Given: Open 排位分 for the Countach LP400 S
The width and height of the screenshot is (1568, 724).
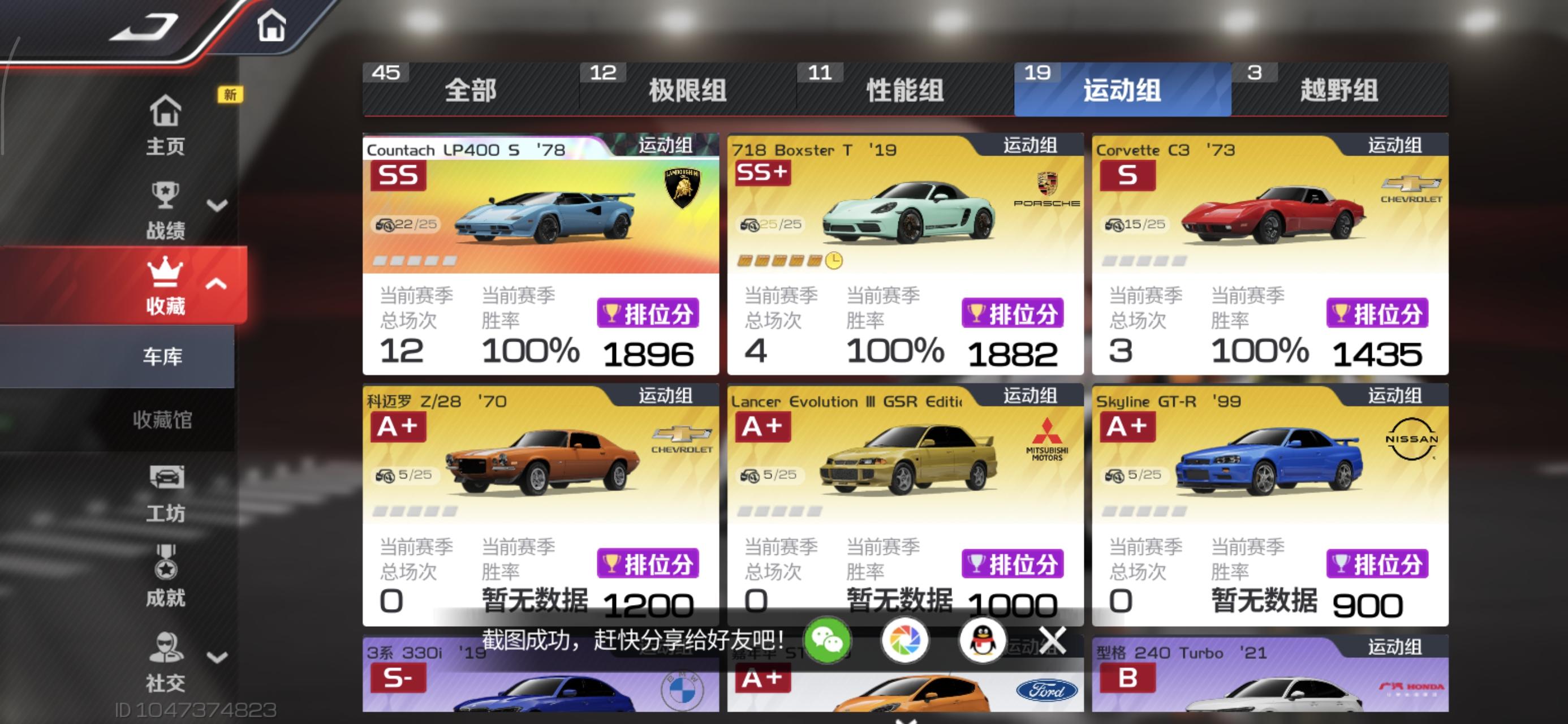Looking at the screenshot, I should (x=648, y=312).
